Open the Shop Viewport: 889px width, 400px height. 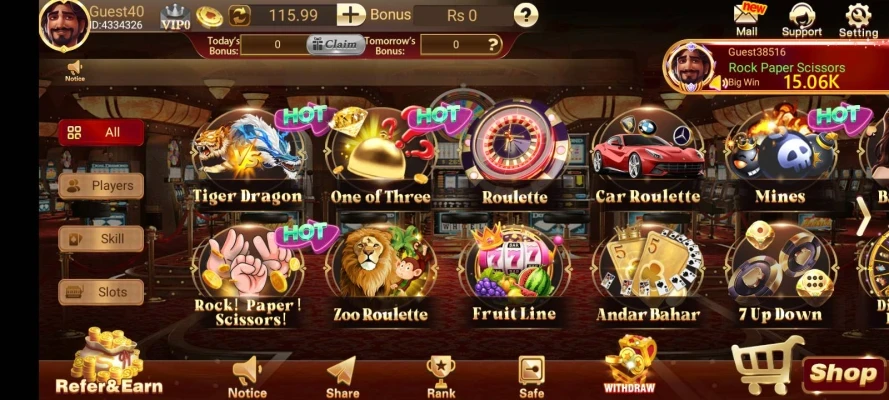843,374
